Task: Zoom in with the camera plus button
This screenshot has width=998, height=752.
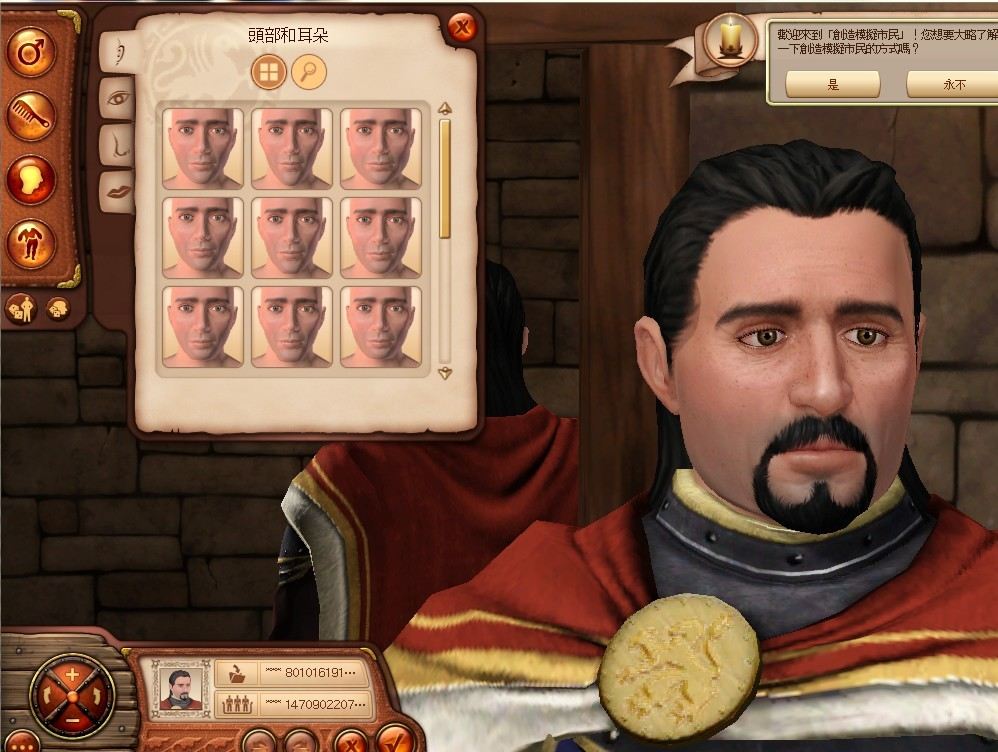Action: pyautogui.click(x=72, y=675)
